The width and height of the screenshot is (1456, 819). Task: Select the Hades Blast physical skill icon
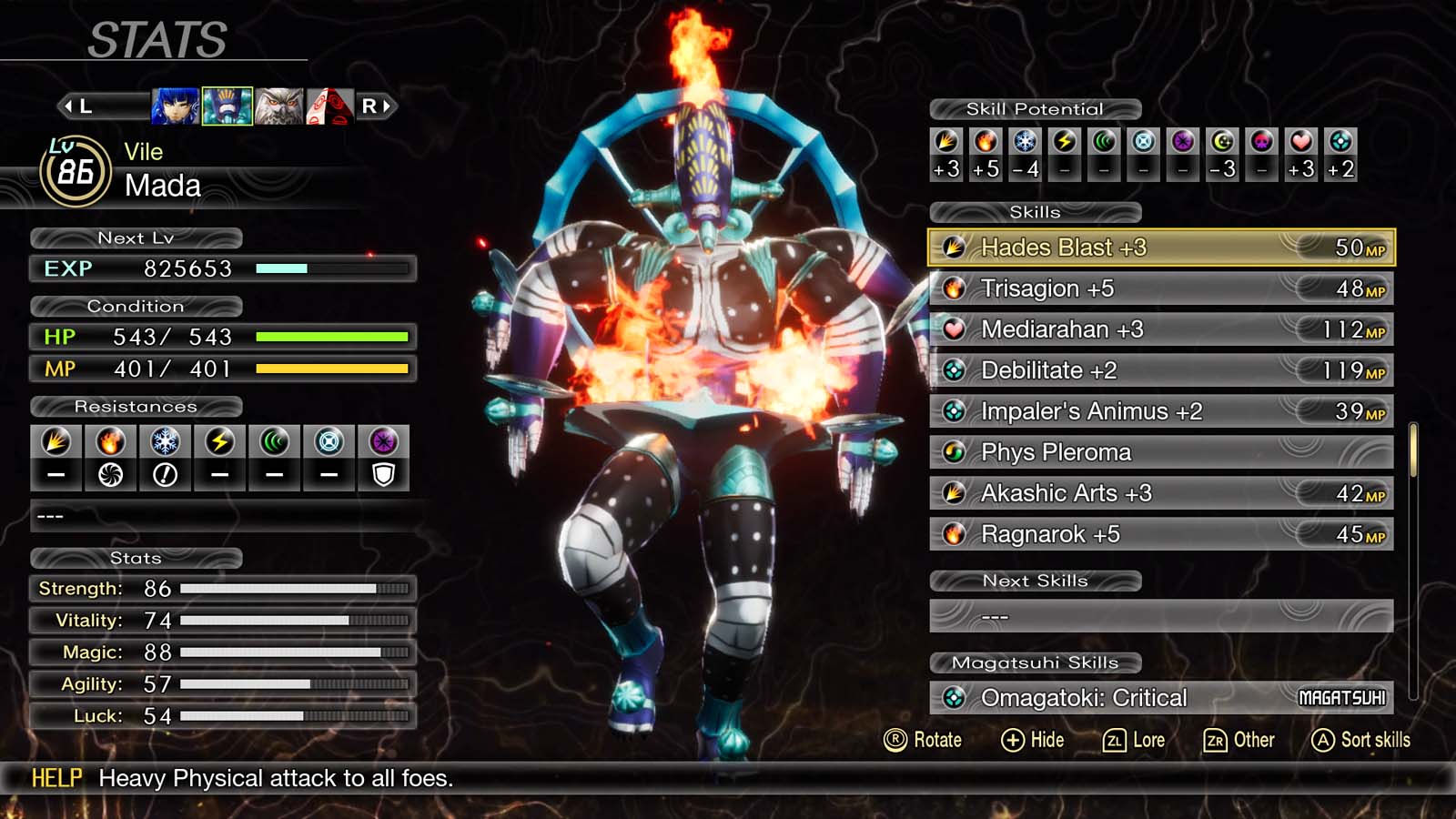[x=955, y=247]
